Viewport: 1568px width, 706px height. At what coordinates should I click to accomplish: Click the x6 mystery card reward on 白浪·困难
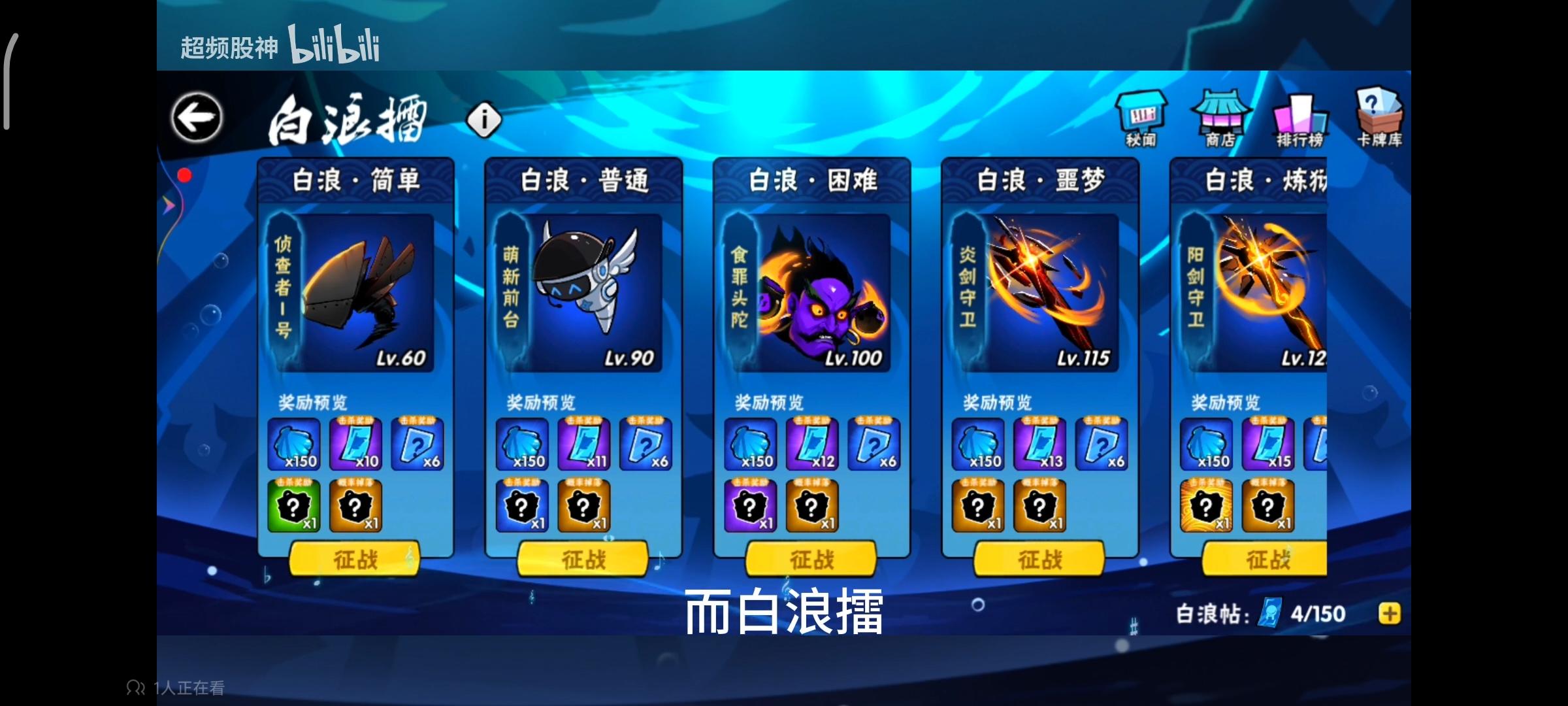(875, 445)
